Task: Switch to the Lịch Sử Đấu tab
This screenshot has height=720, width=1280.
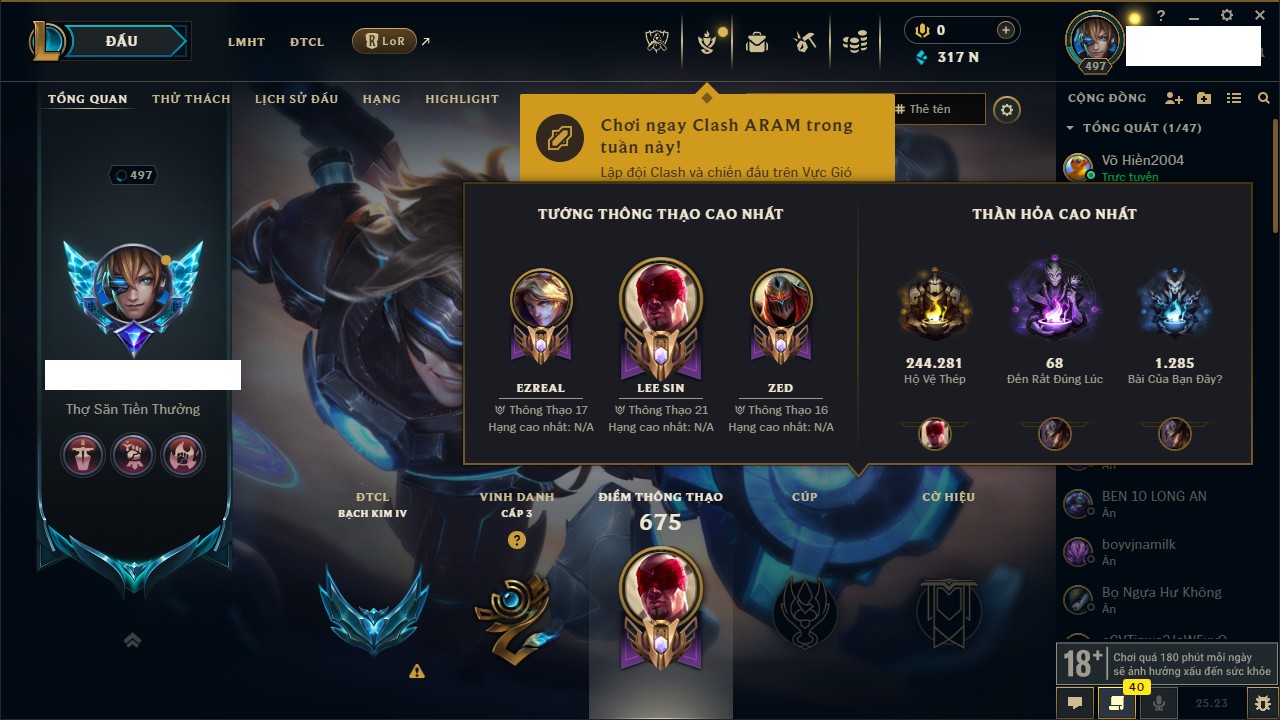Action: [296, 99]
